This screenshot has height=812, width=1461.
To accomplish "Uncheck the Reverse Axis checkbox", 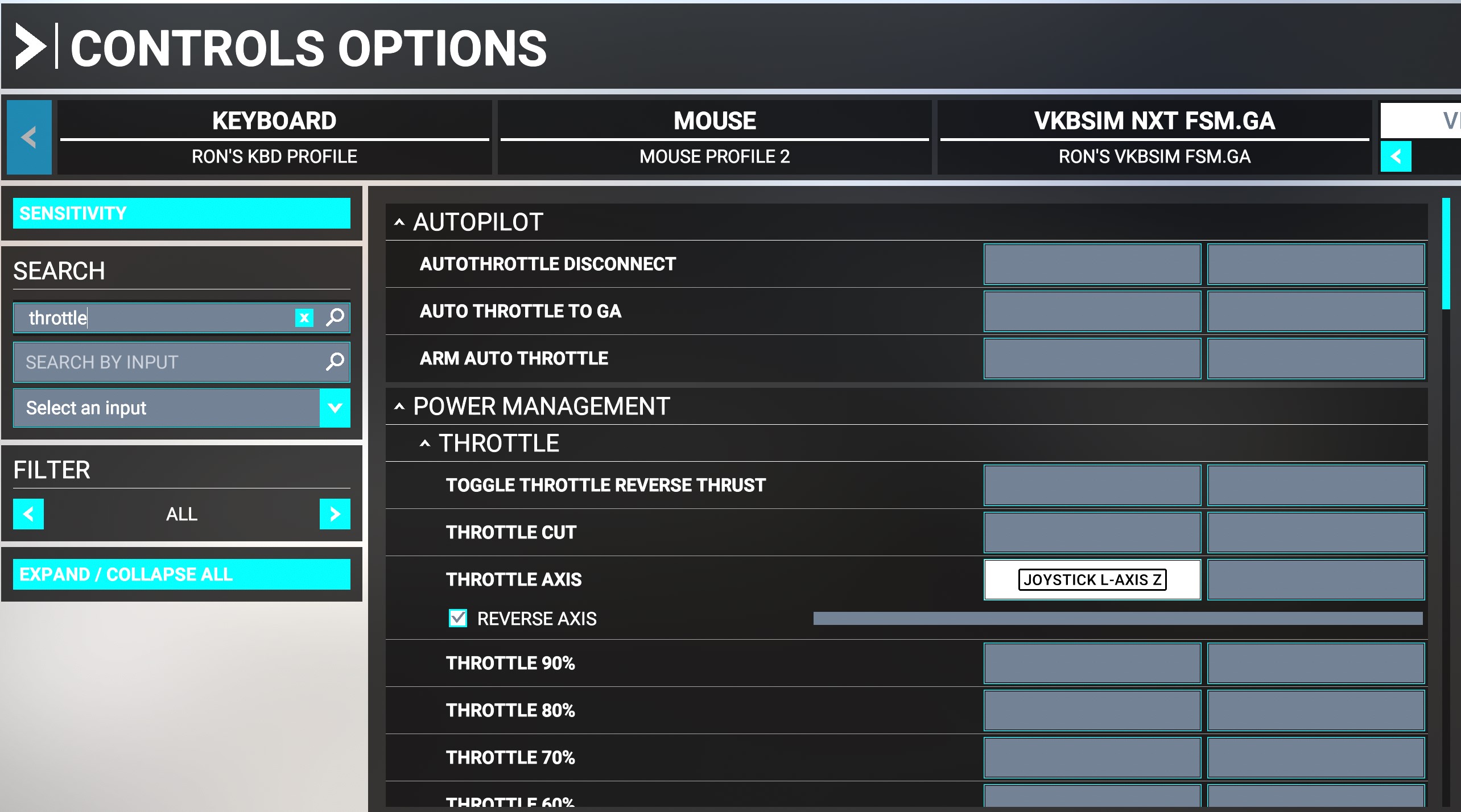I will [458, 618].
